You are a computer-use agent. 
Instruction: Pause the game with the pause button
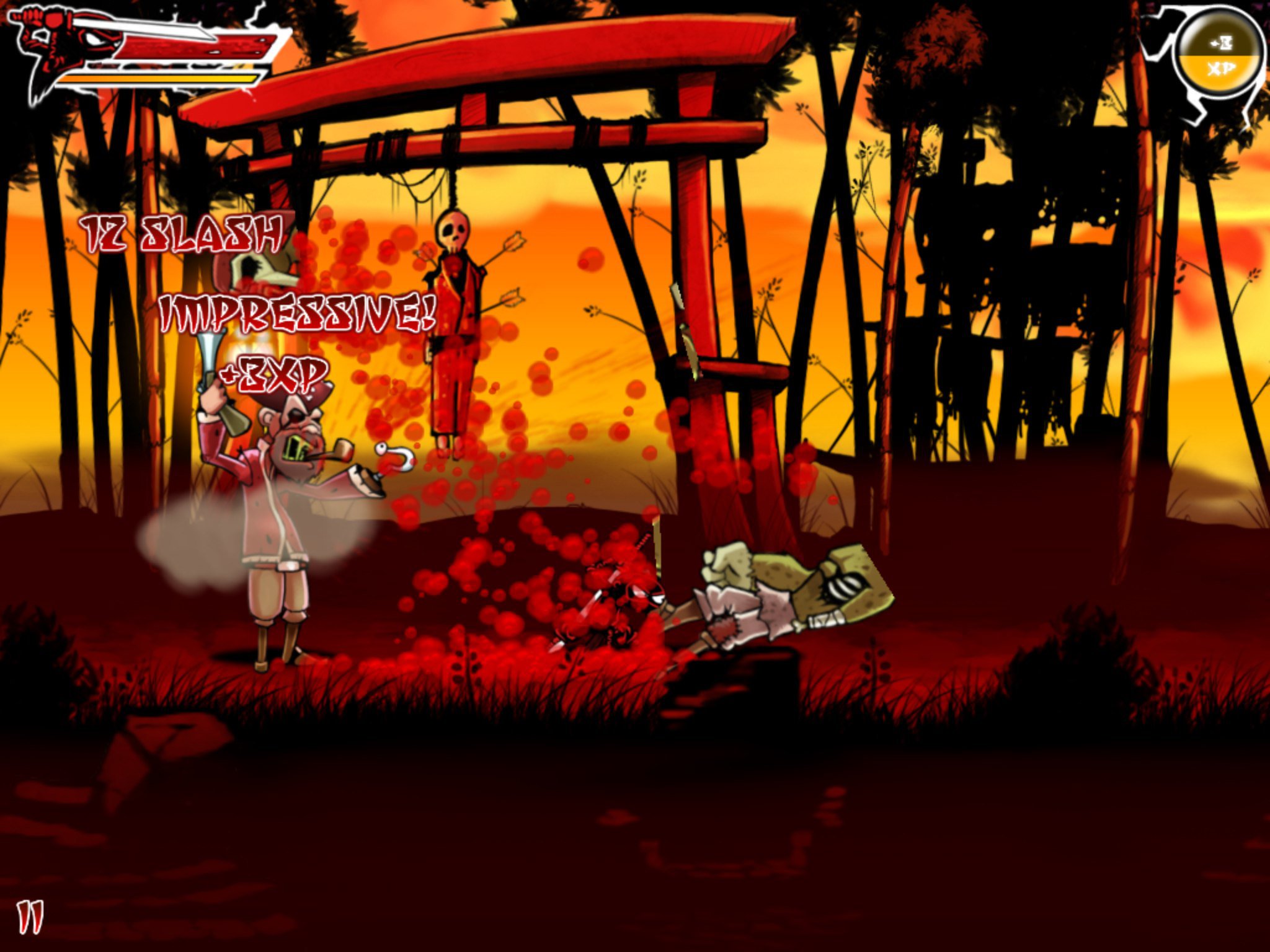30,918
